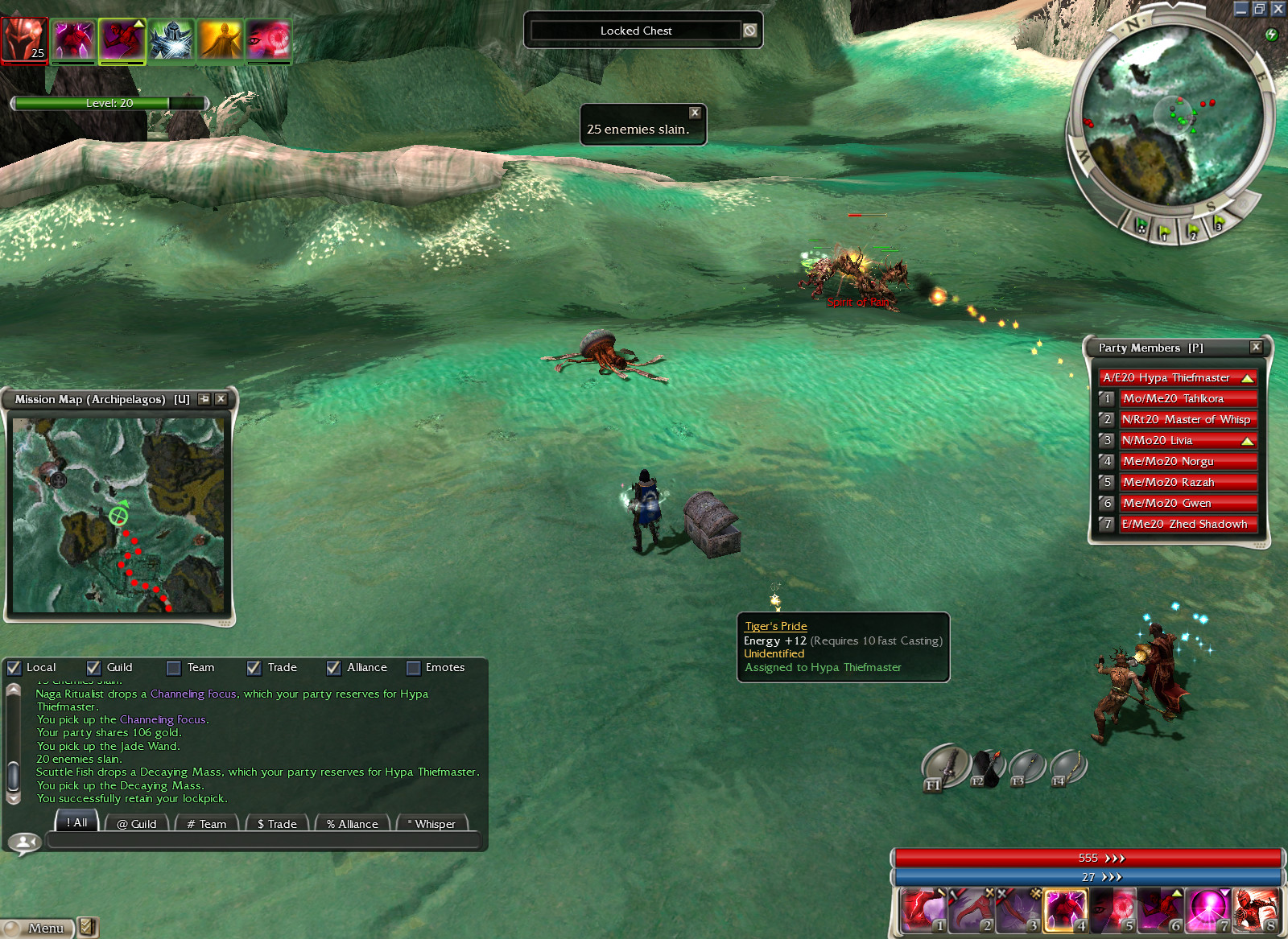Click the compass minimap
Image resolution: width=1288 pixels, height=939 pixels.
click(x=1172, y=121)
